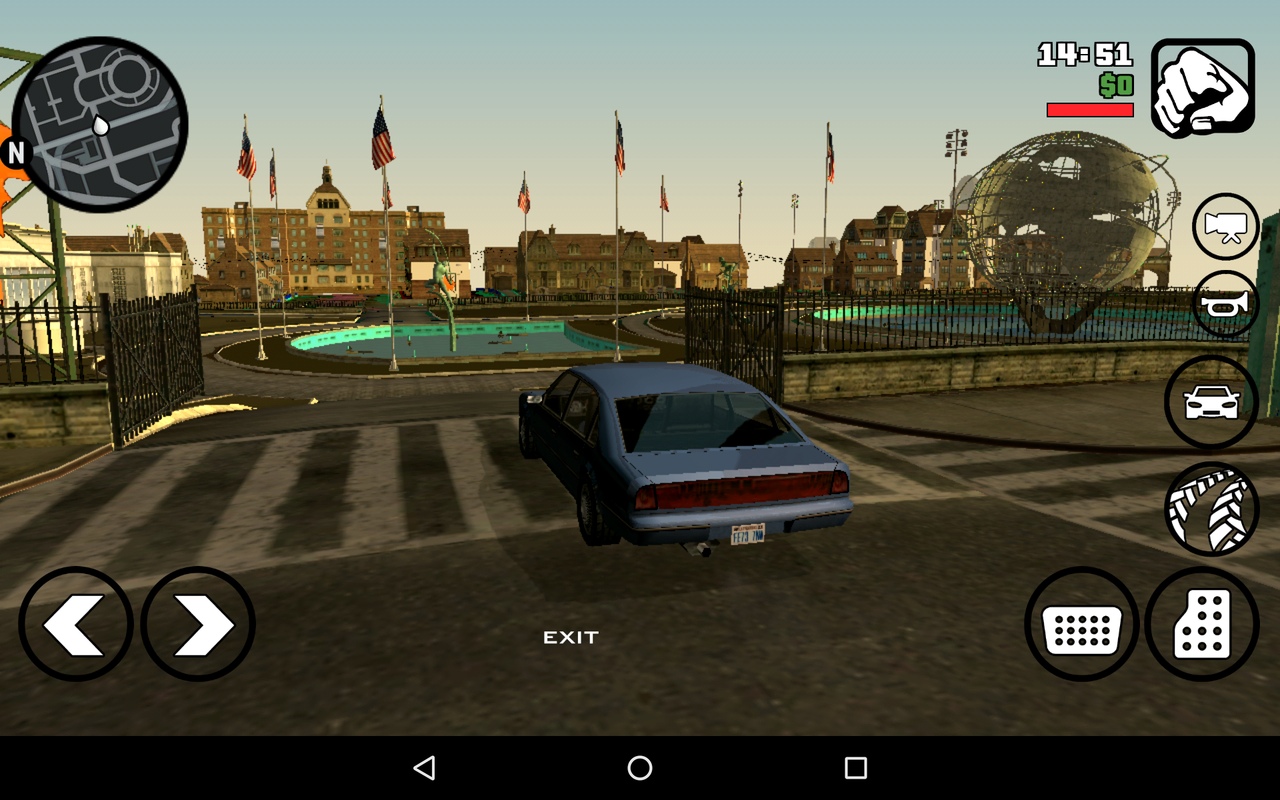Viewport: 1280px width, 800px height.
Task: Hit the brake pedal button
Action: click(x=1082, y=624)
